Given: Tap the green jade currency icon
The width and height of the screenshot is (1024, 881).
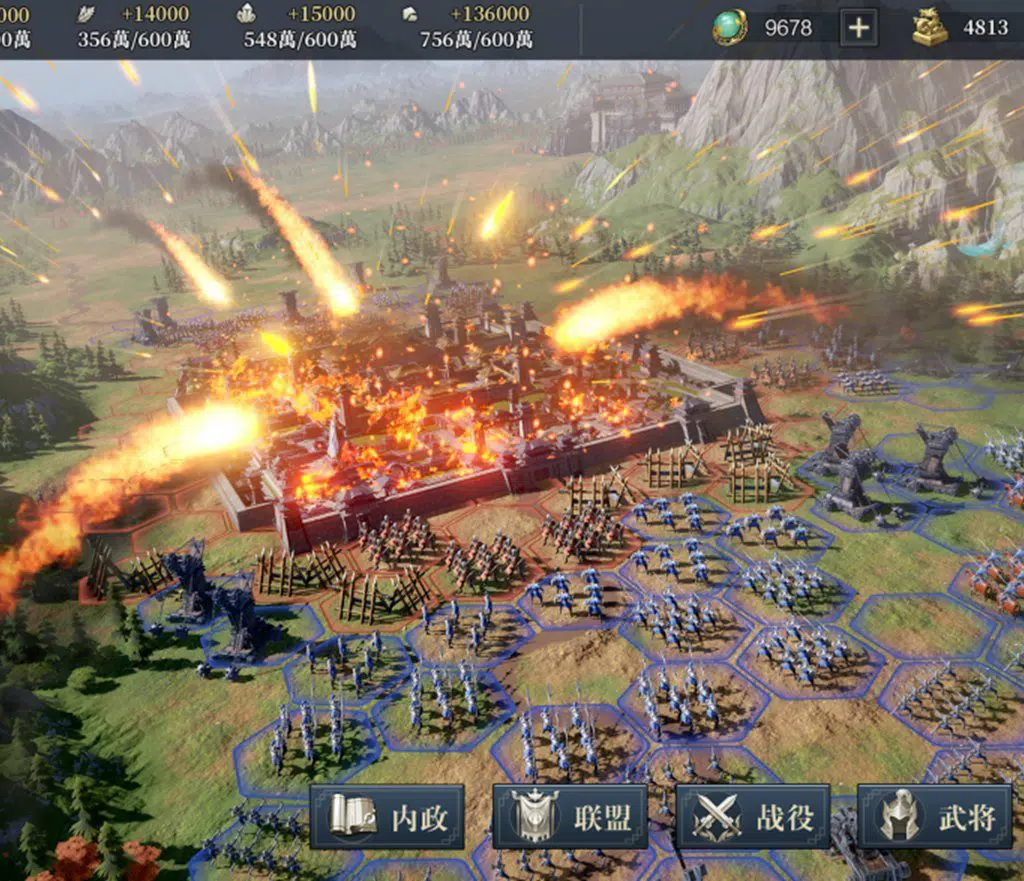Looking at the screenshot, I should point(730,28).
